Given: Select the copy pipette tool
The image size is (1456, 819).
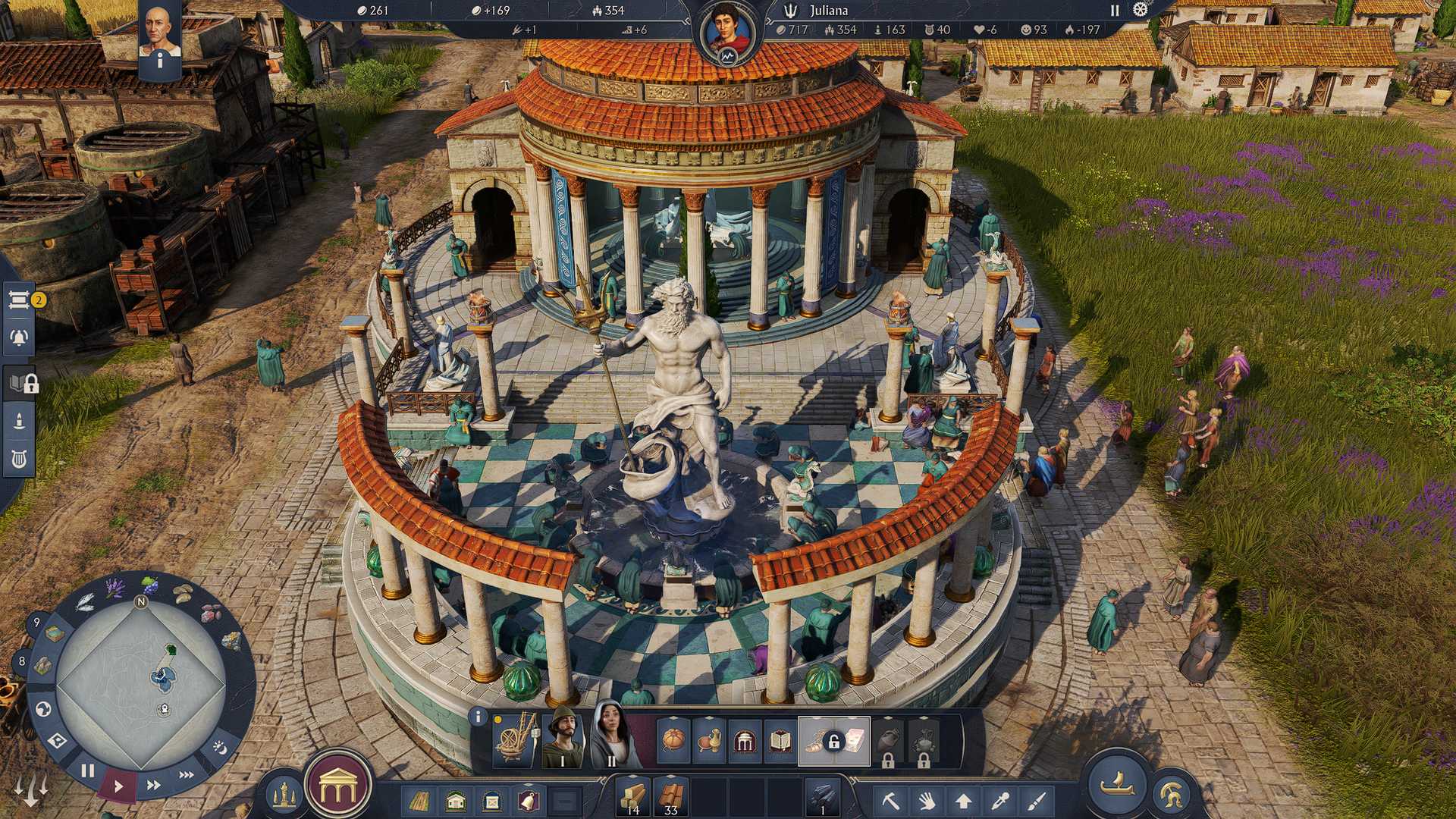Looking at the screenshot, I should pyautogui.click(x=1000, y=801).
